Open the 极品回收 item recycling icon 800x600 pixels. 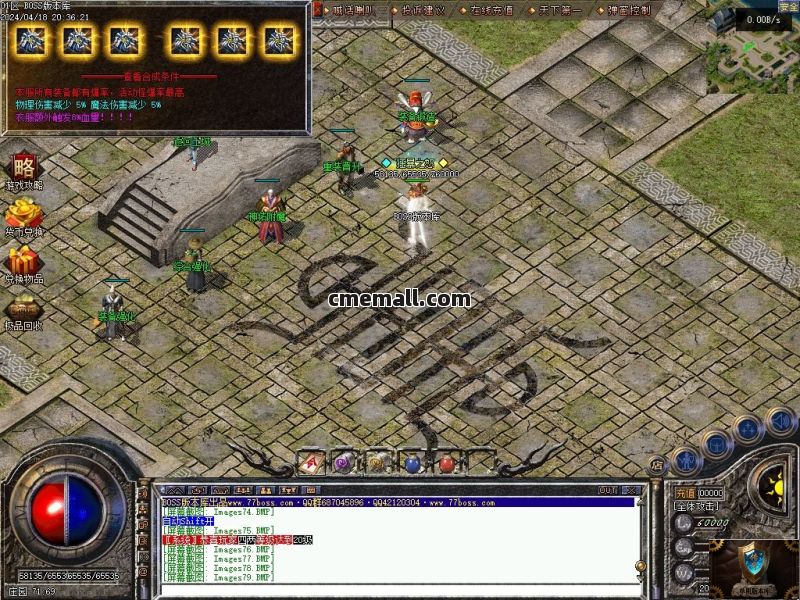click(23, 310)
